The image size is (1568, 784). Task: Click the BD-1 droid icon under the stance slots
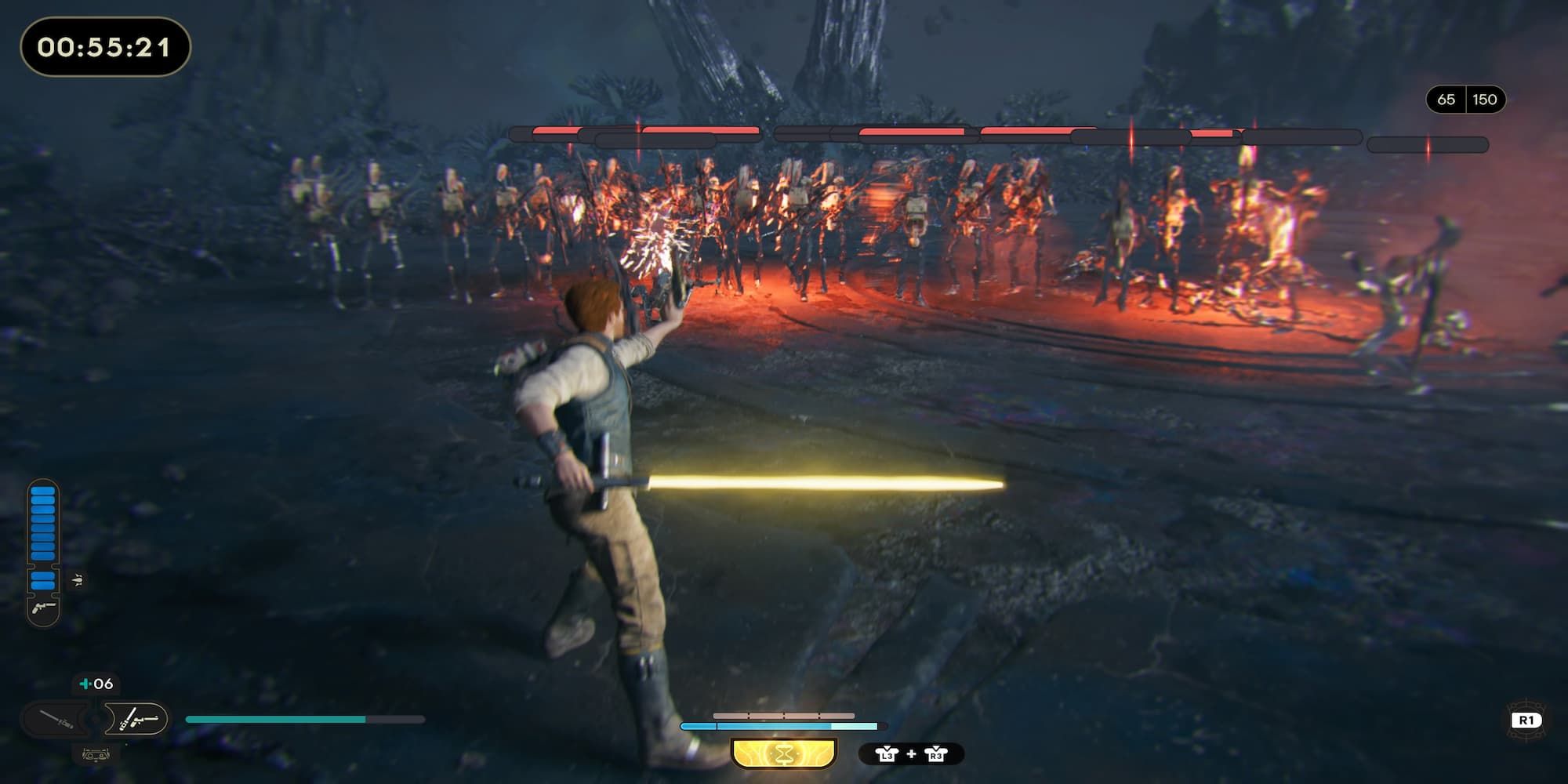tap(96, 754)
